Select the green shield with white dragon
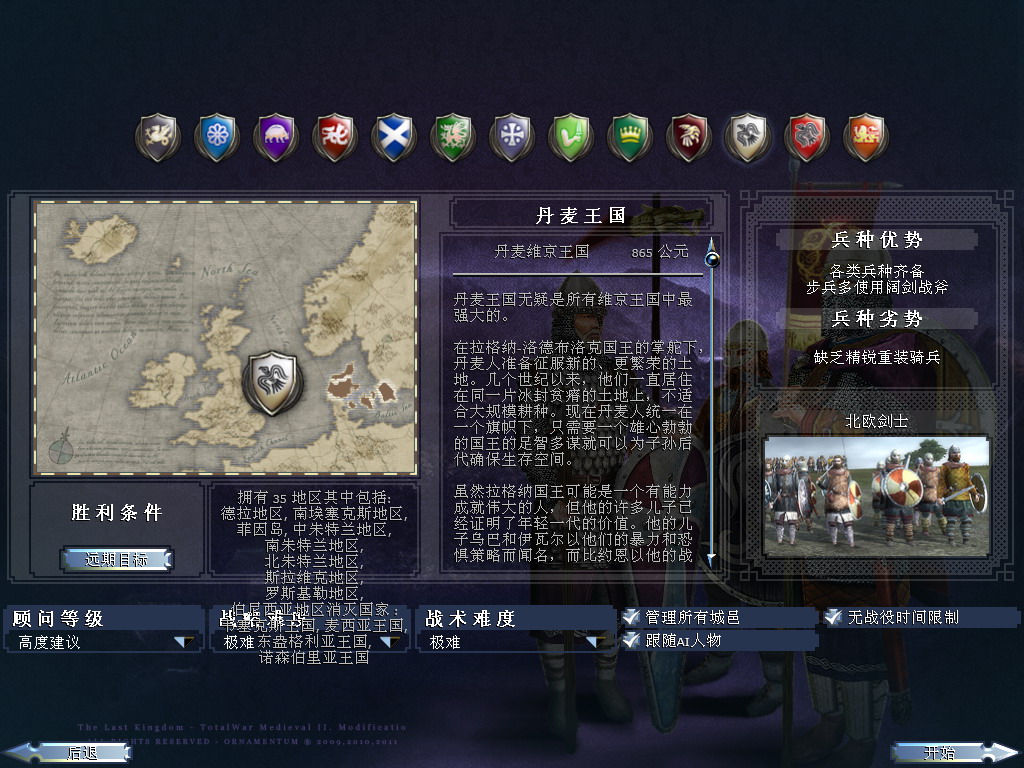 point(452,138)
